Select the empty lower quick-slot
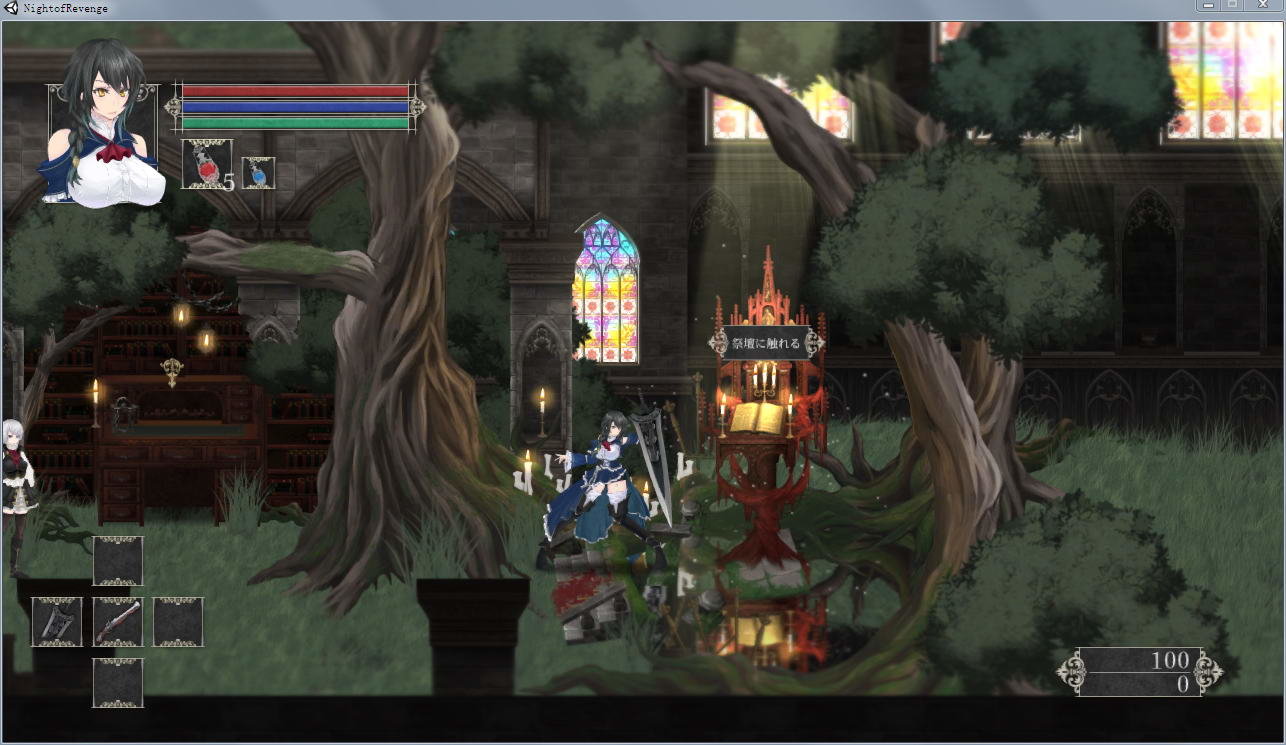 (117, 682)
